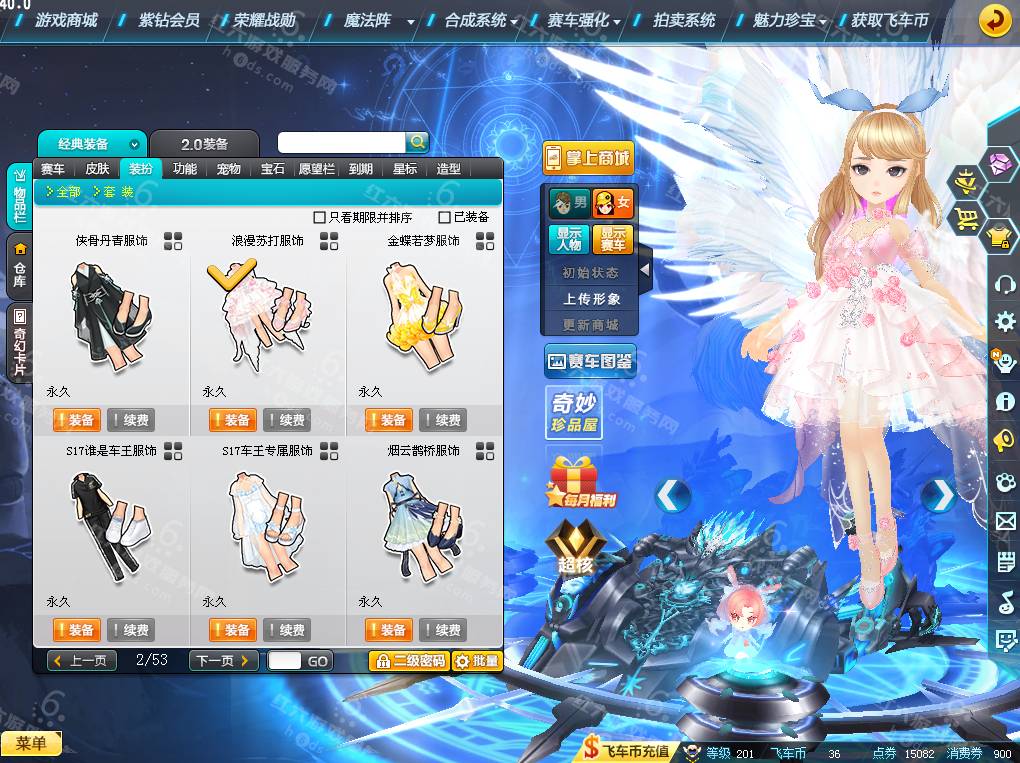Viewport: 1020px width, 763px height.
Task: Open the 拍卖系统 auction menu
Action: click(684, 20)
